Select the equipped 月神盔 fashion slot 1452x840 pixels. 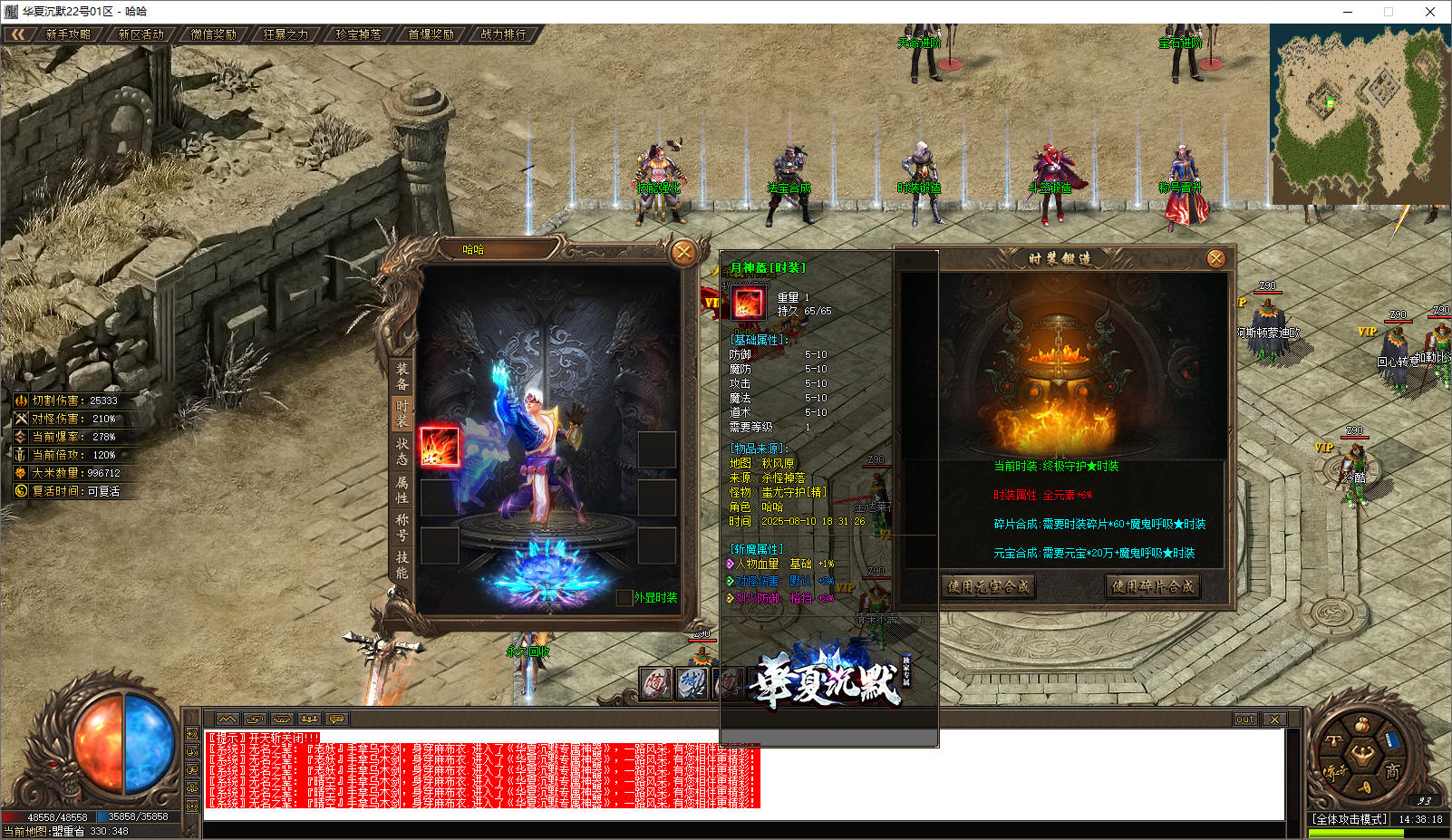[x=440, y=447]
